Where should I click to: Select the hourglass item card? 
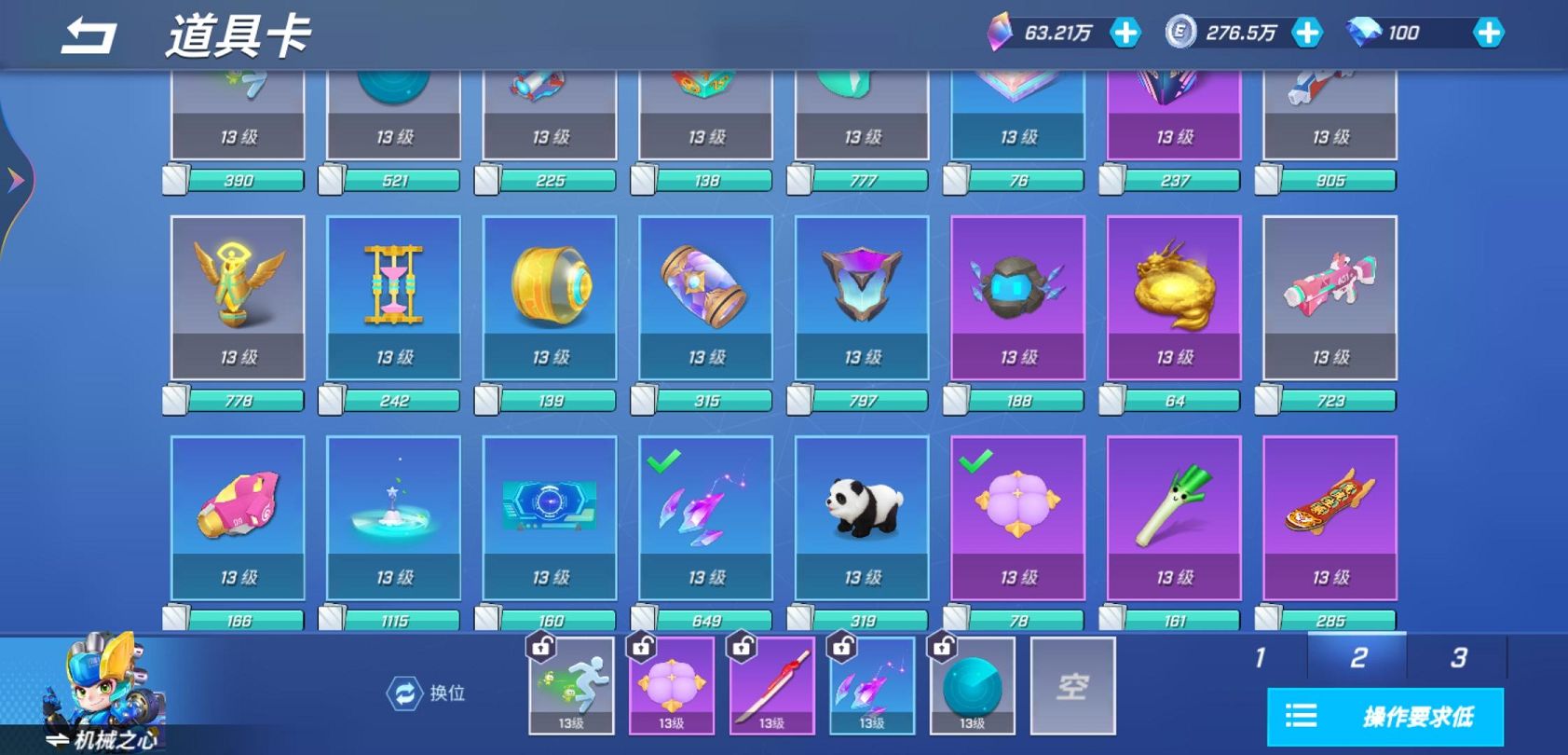tap(394, 297)
